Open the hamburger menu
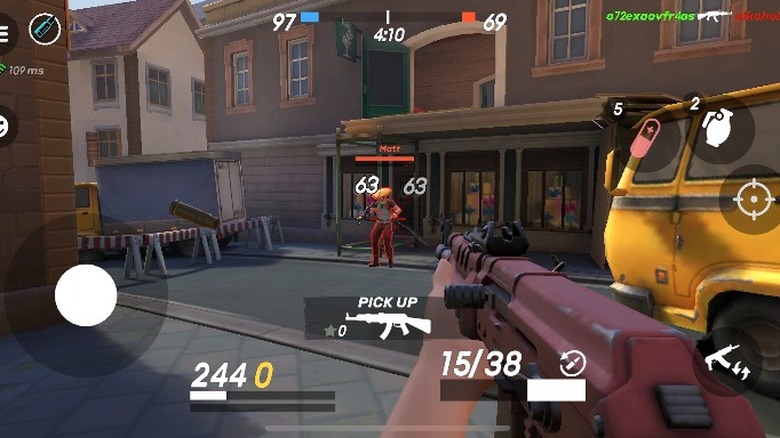 [x=6, y=31]
